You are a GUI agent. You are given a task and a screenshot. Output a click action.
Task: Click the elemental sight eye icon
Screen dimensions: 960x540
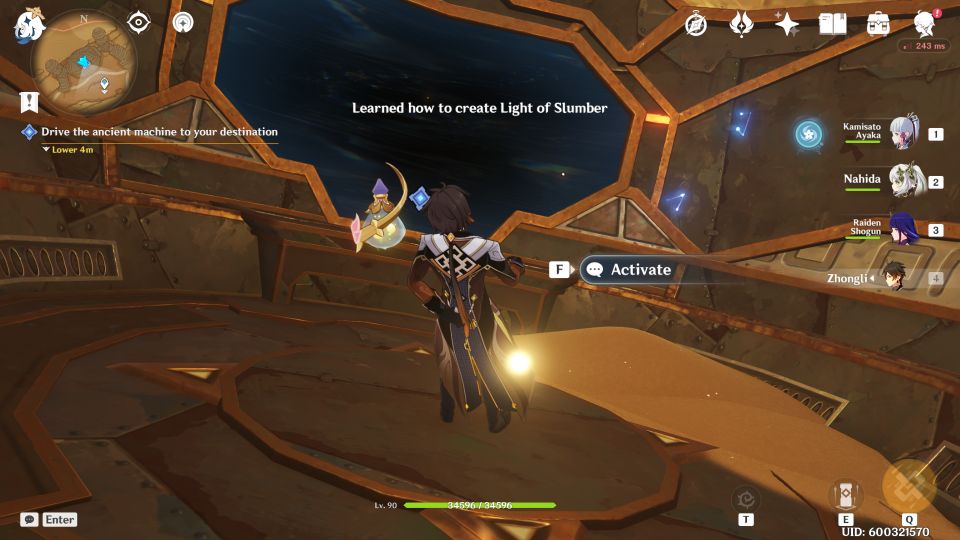point(138,22)
